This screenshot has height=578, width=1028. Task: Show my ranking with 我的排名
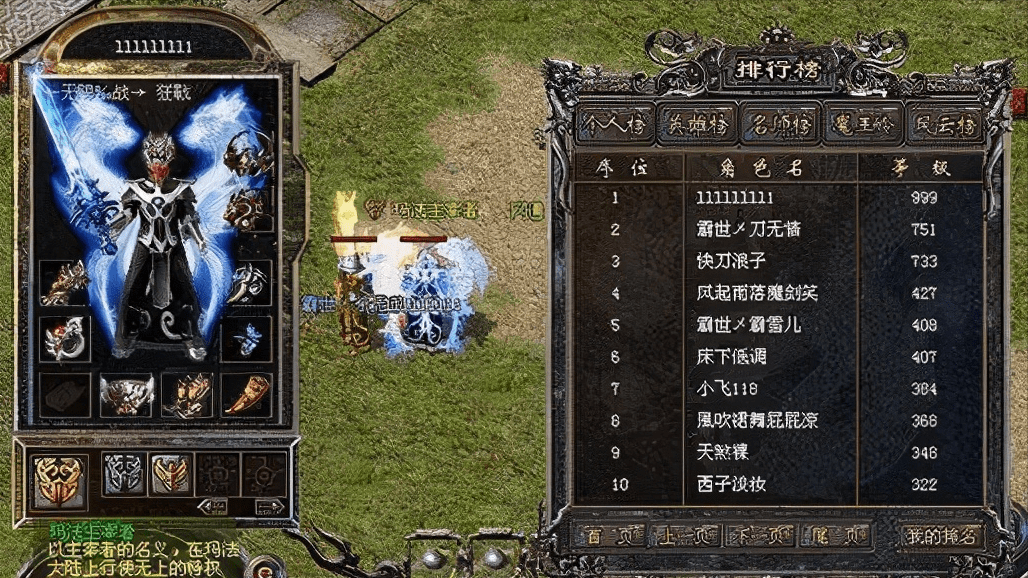(941, 536)
